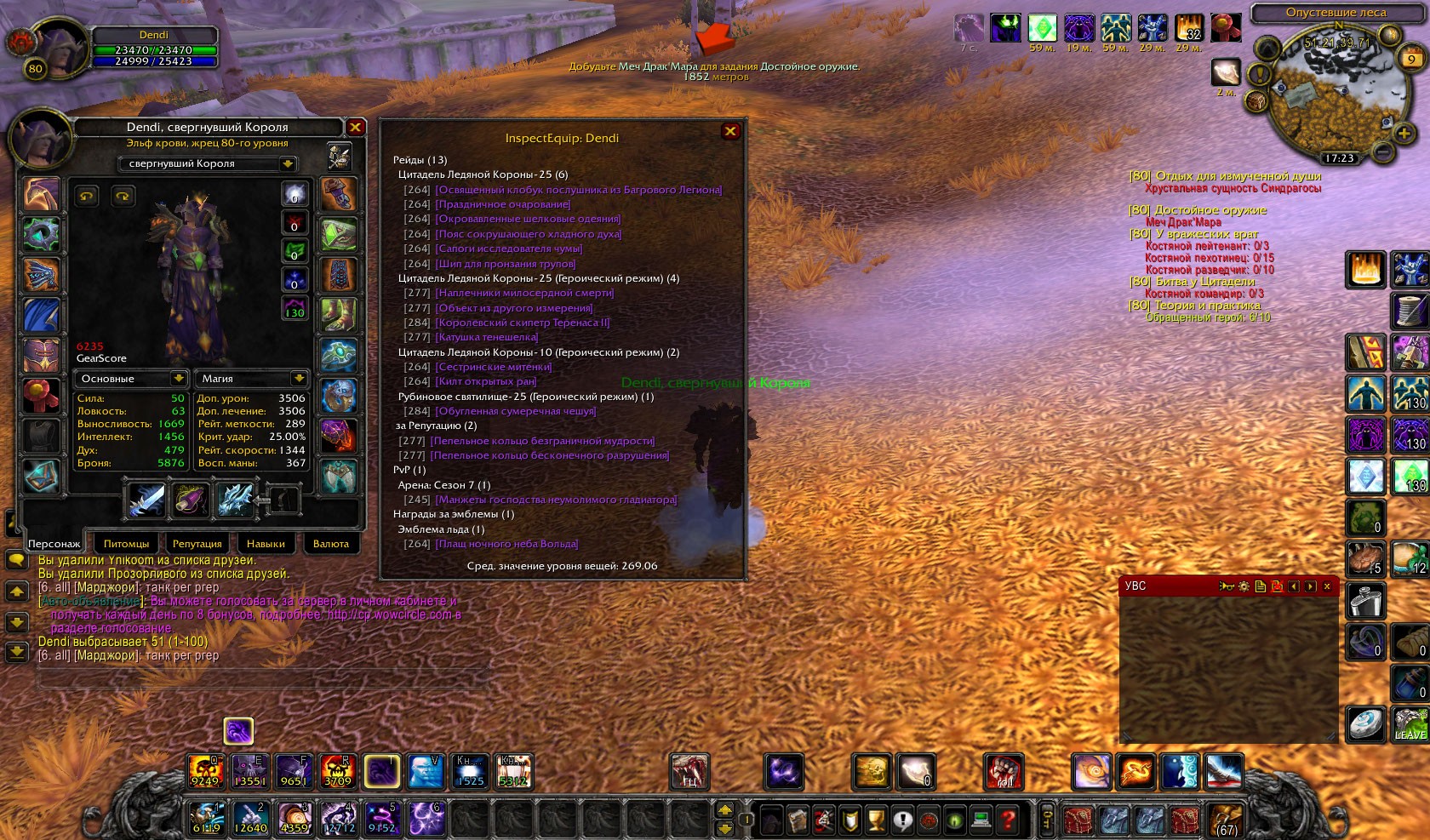The height and width of the screenshot is (840, 1430).
Task: Select the Пепельное кольцо безграничной мудрости link
Action: click(542, 441)
